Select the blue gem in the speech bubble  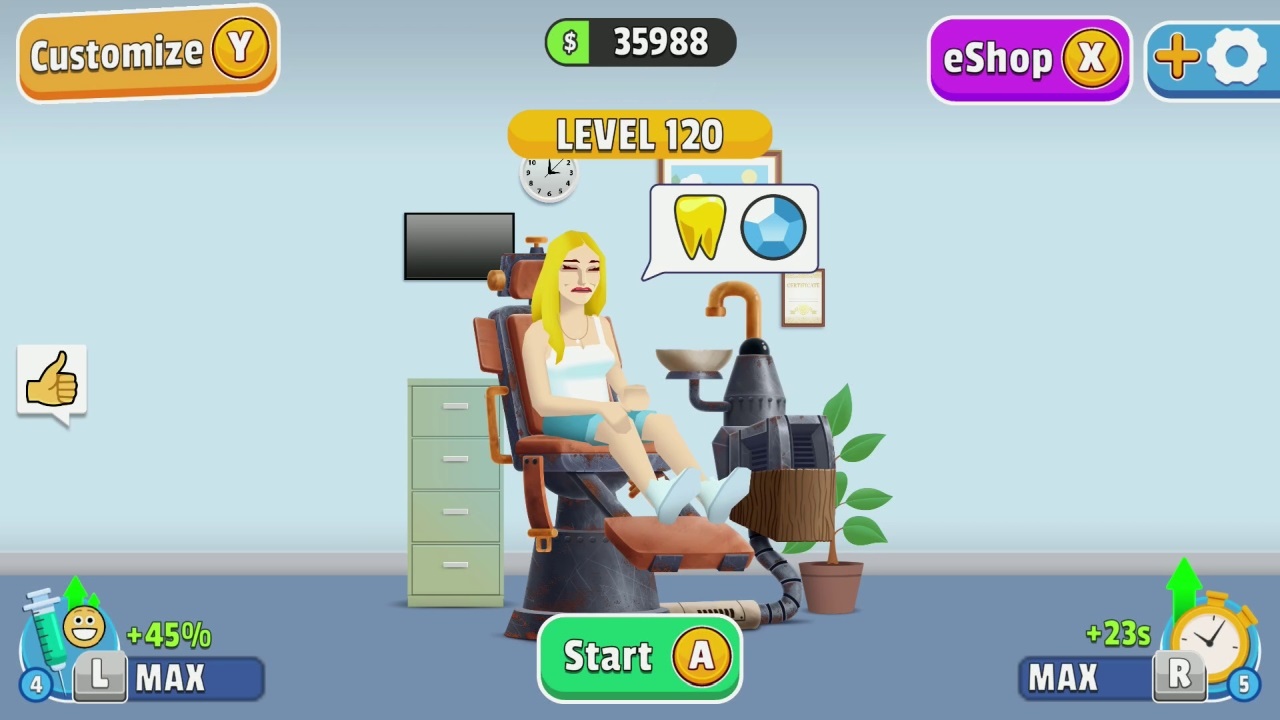[773, 227]
